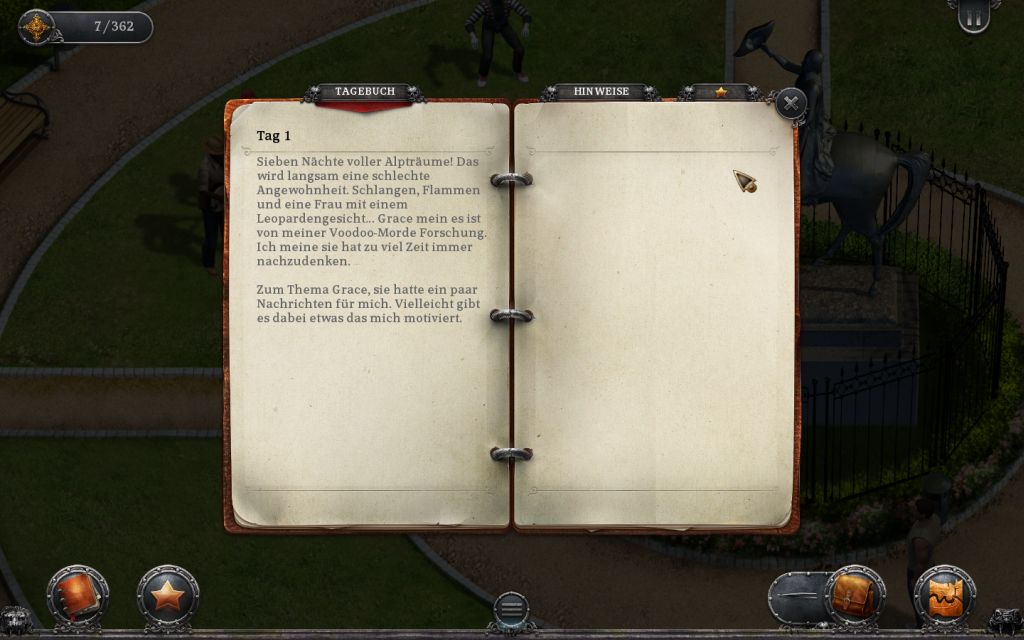1024x640 pixels.
Task: Select the empty item slot beside the satchel
Action: 798,597
